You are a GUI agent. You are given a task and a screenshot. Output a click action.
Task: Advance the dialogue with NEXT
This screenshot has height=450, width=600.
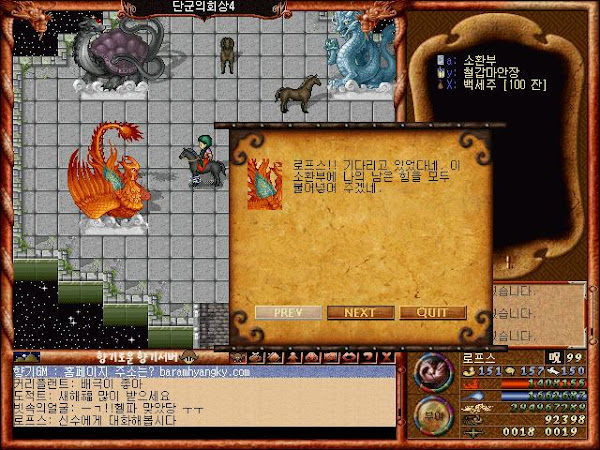pos(359,312)
